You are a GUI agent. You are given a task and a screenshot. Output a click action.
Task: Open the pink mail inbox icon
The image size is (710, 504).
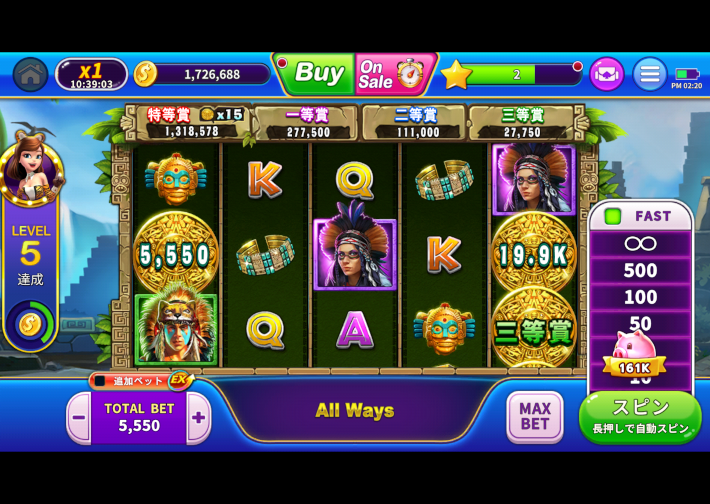click(x=606, y=74)
